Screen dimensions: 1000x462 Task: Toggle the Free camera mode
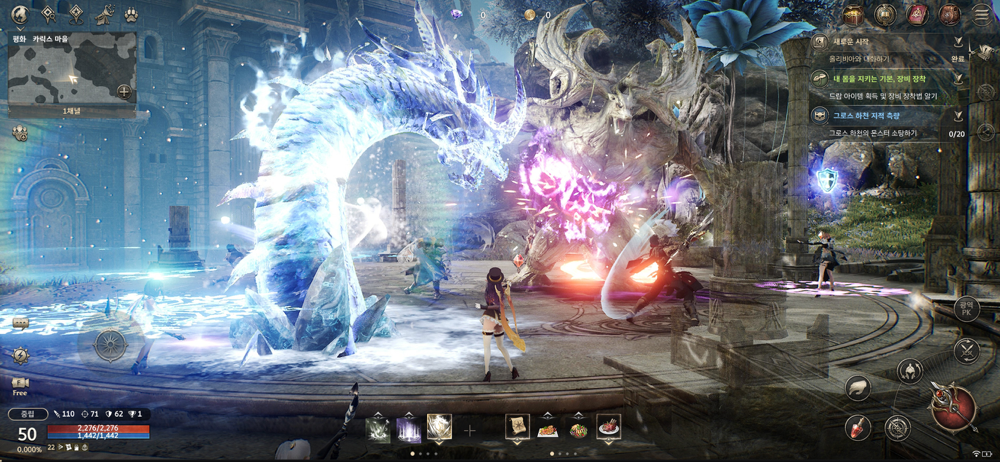point(20,386)
